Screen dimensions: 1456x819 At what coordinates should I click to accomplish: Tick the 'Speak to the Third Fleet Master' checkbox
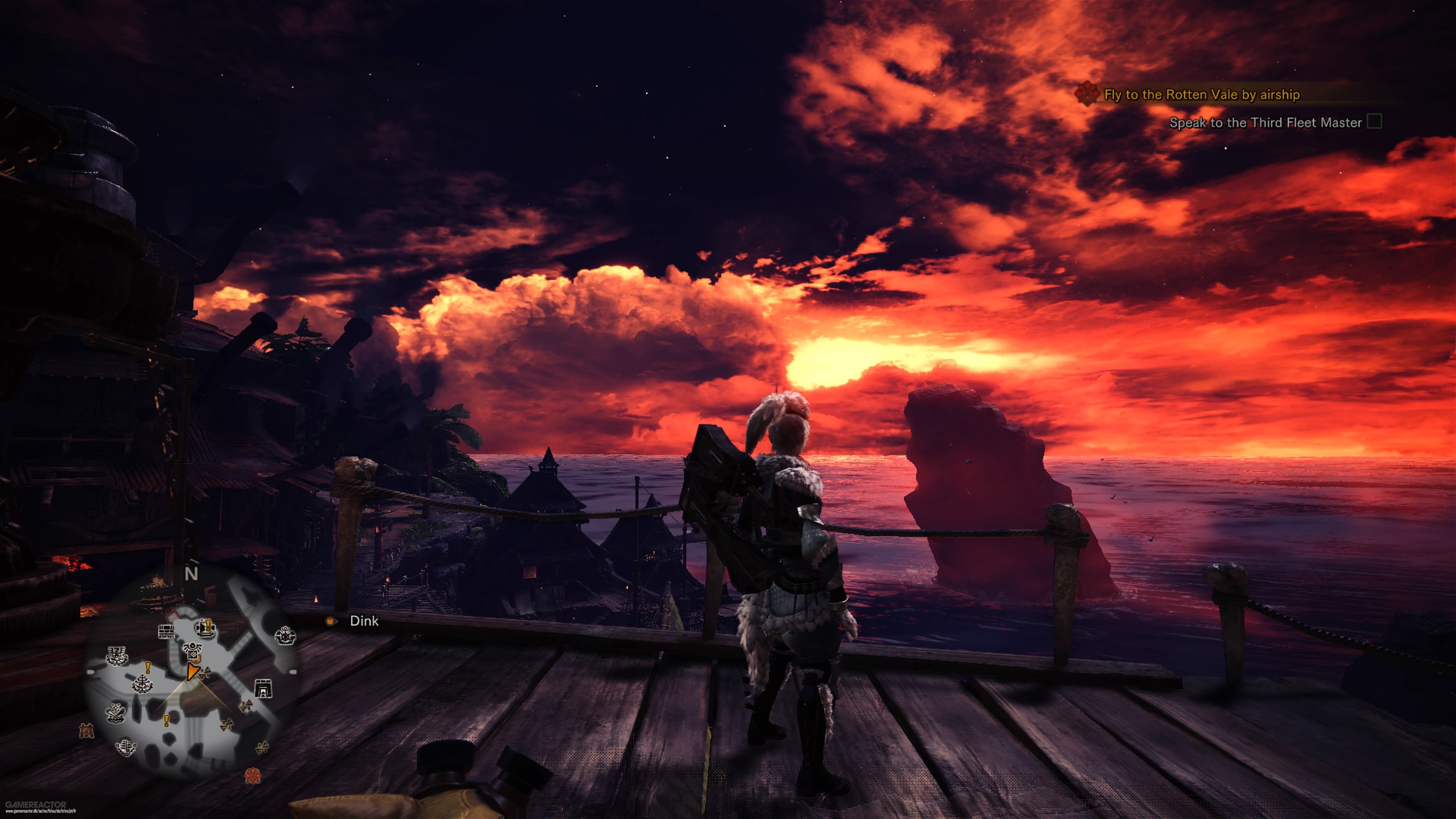click(x=1374, y=121)
